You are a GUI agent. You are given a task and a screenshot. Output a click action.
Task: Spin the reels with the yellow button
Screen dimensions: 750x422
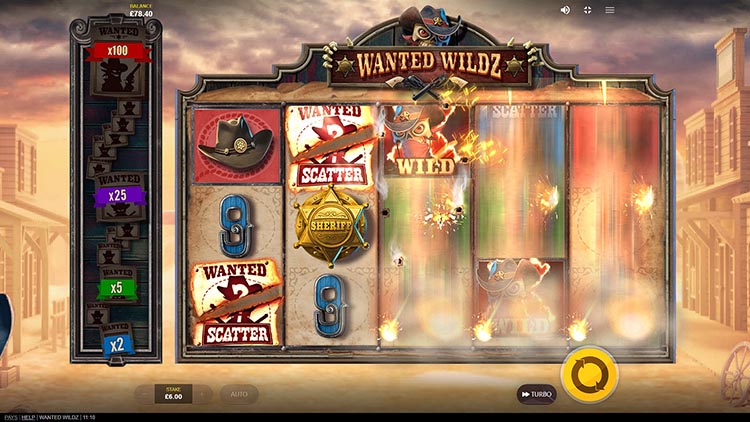[589, 375]
